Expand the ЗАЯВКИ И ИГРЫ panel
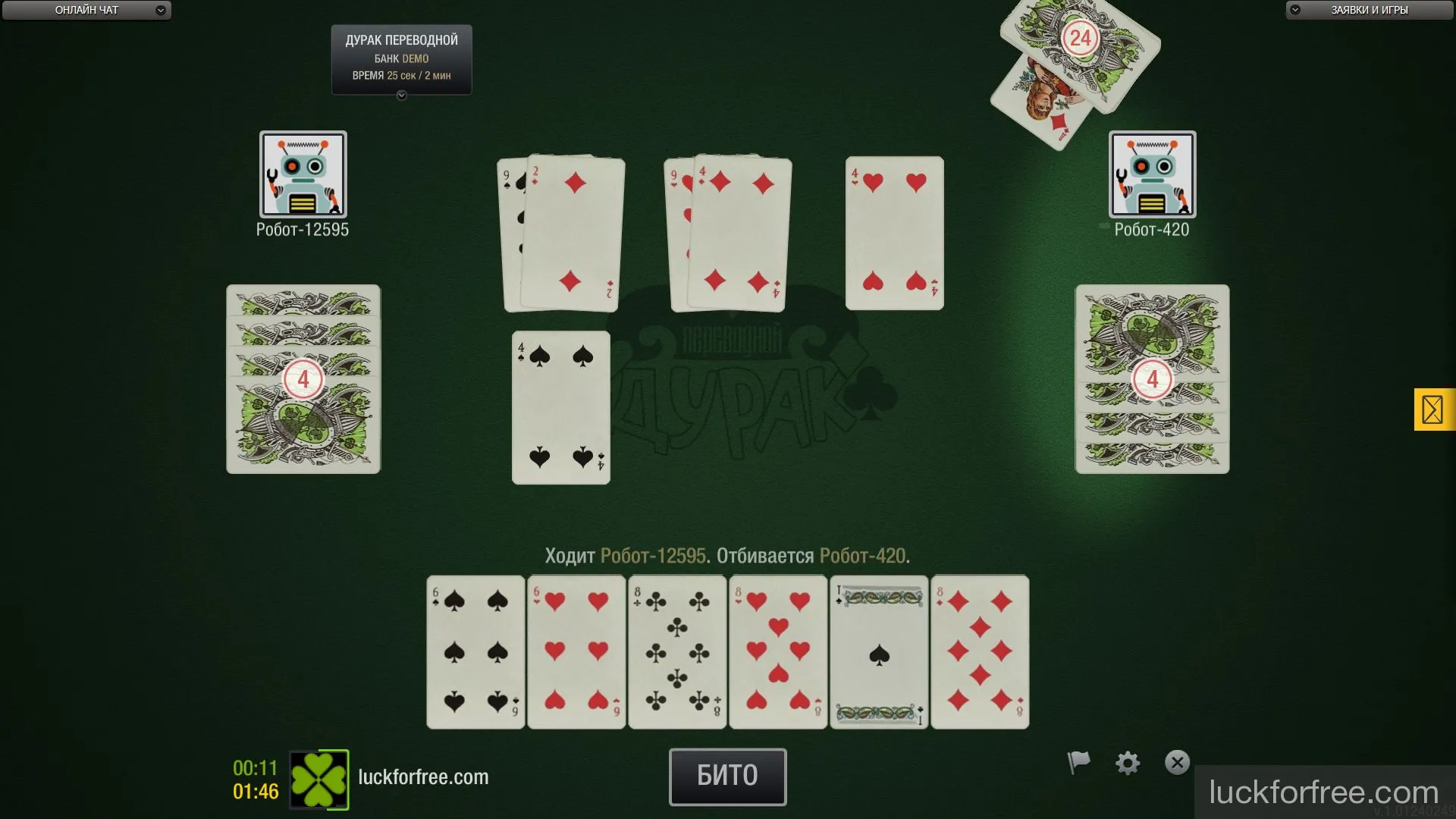Image resolution: width=1456 pixels, height=819 pixels. click(x=1369, y=10)
